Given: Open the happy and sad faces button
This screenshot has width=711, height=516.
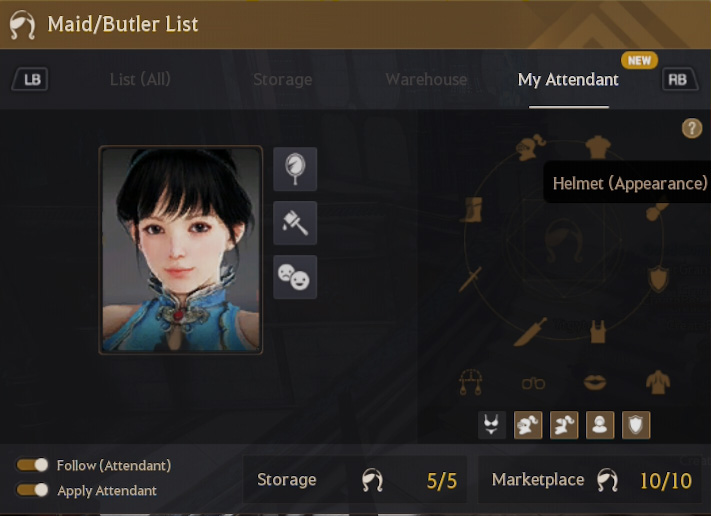Looking at the screenshot, I should point(295,277).
